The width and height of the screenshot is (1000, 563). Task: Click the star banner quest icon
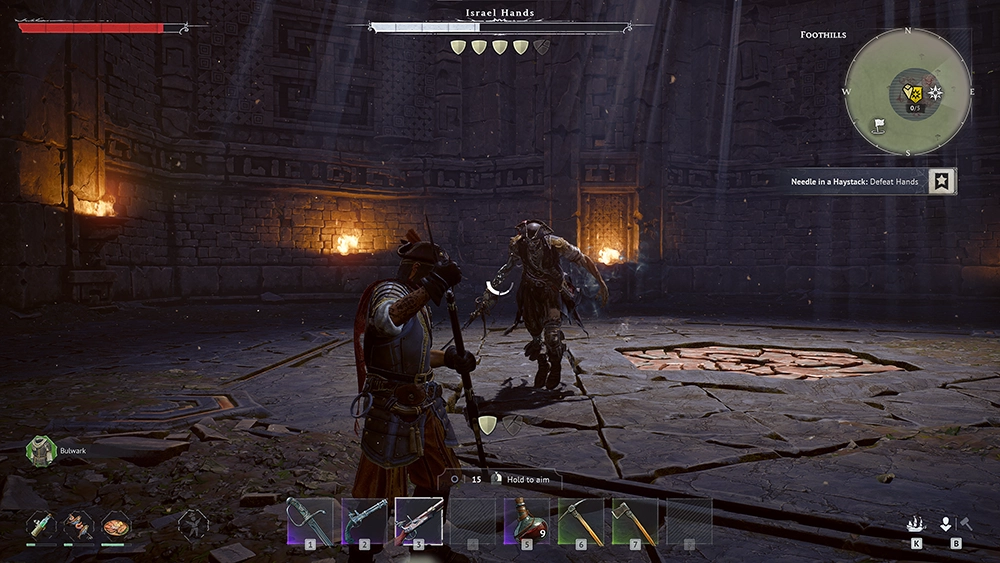pos(942,181)
